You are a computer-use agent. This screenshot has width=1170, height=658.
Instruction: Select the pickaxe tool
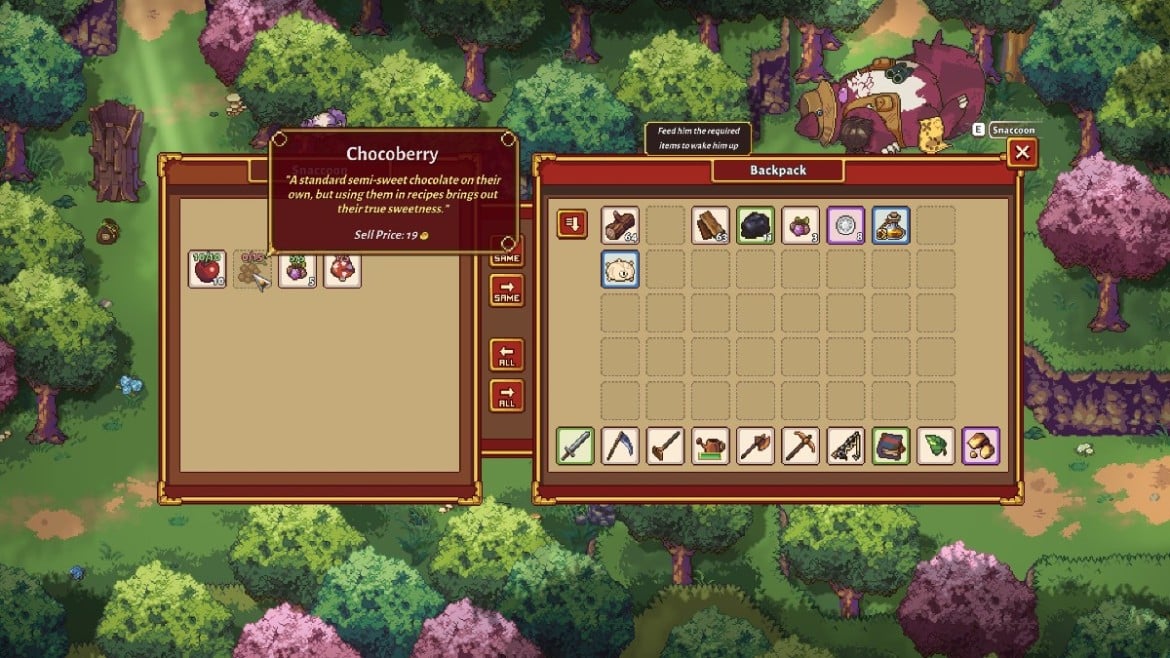coord(800,446)
